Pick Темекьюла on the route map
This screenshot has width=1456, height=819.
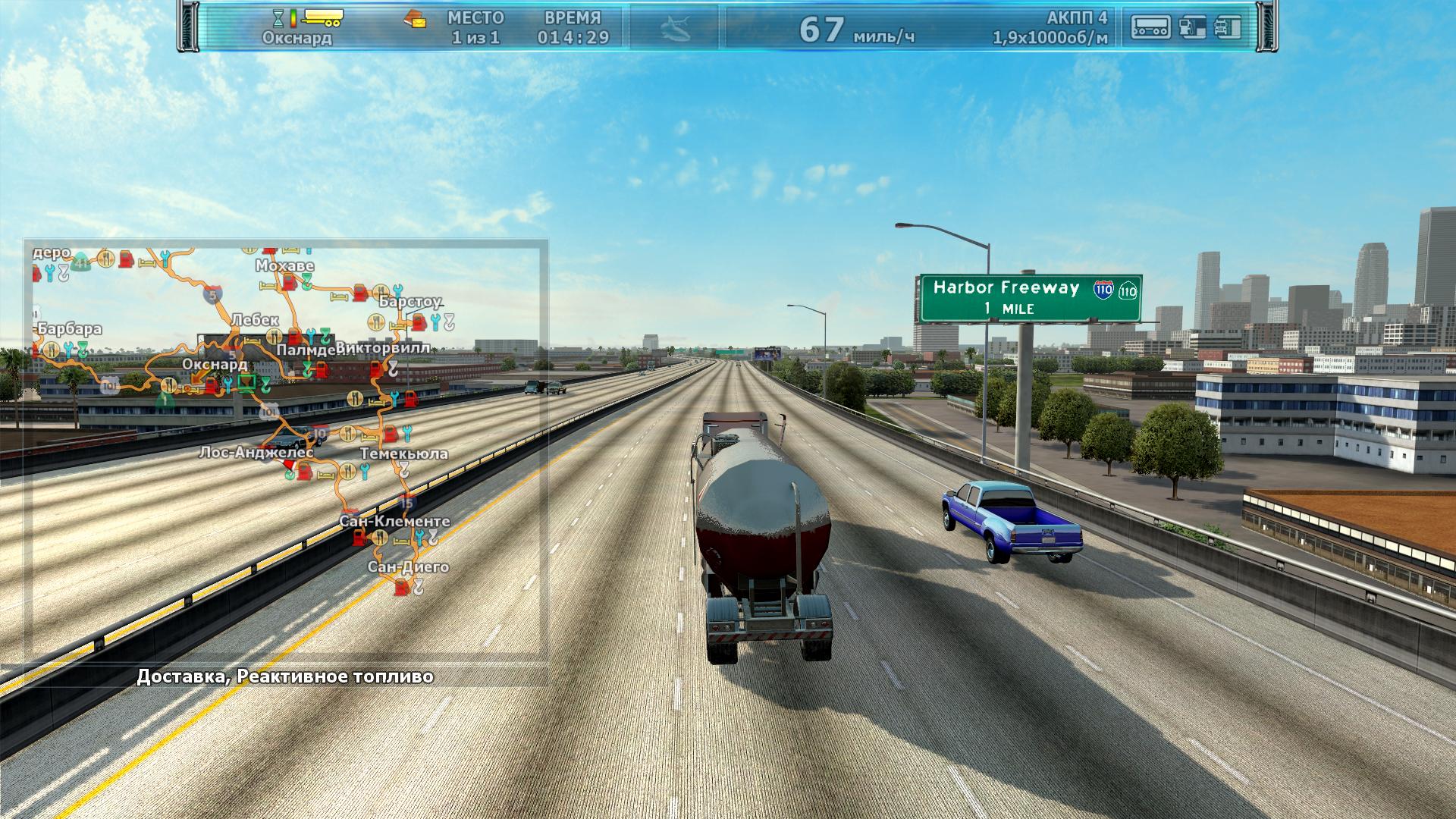[403, 453]
